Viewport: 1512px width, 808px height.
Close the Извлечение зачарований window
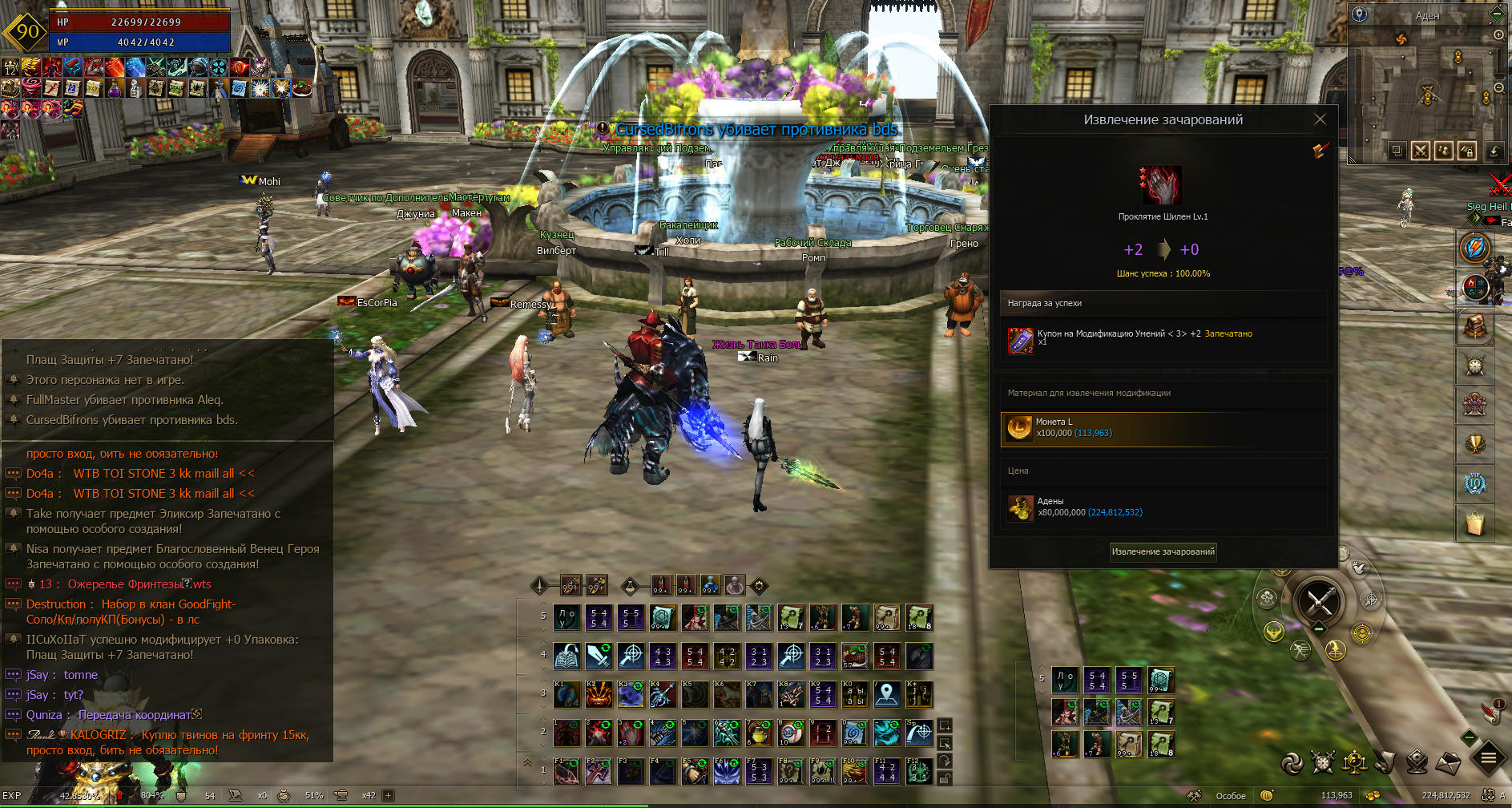[x=1320, y=119]
